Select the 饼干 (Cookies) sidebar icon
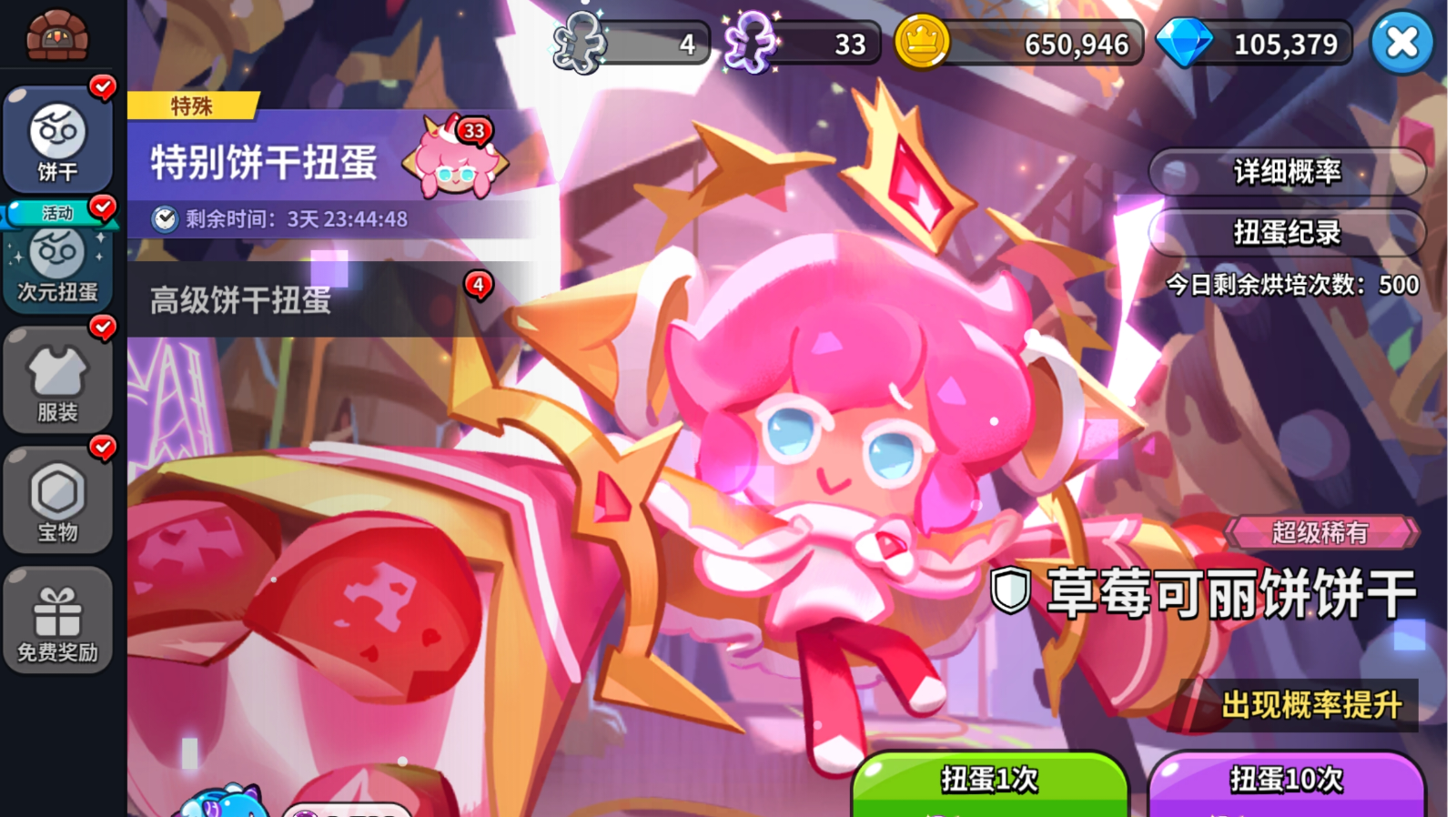The width and height of the screenshot is (1456, 817). (56, 136)
